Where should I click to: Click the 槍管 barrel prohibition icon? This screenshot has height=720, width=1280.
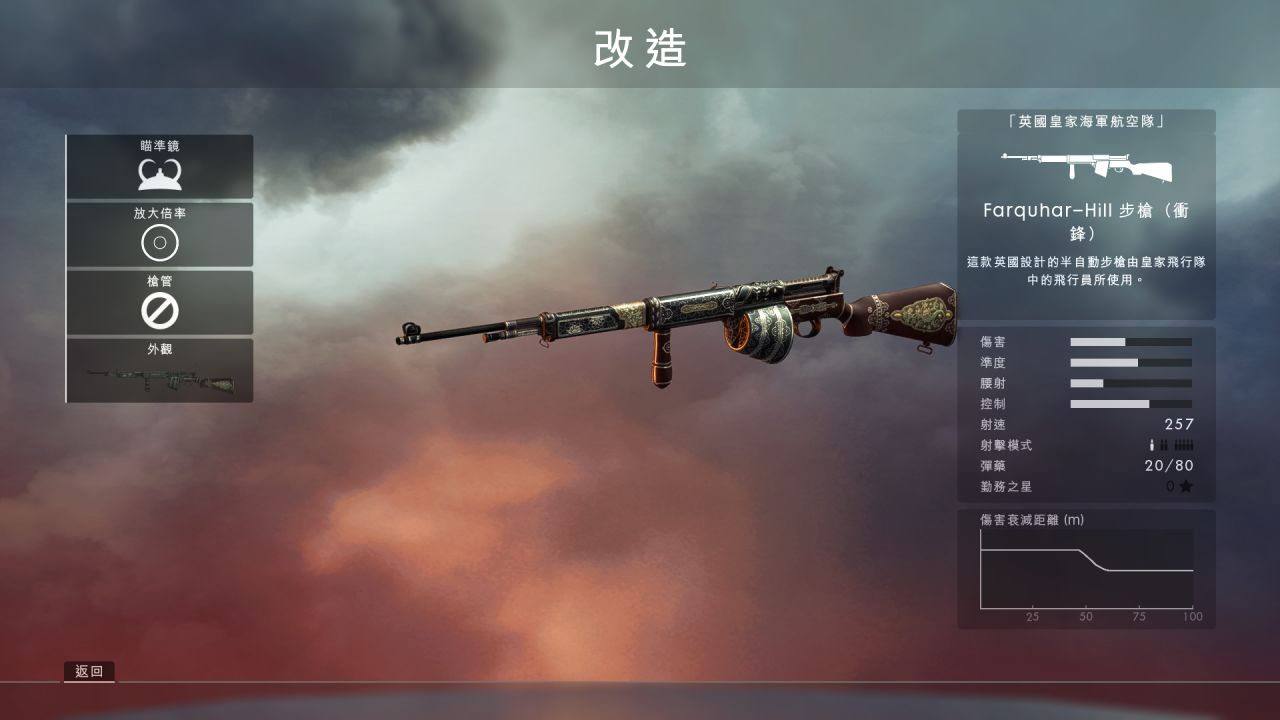click(x=159, y=313)
